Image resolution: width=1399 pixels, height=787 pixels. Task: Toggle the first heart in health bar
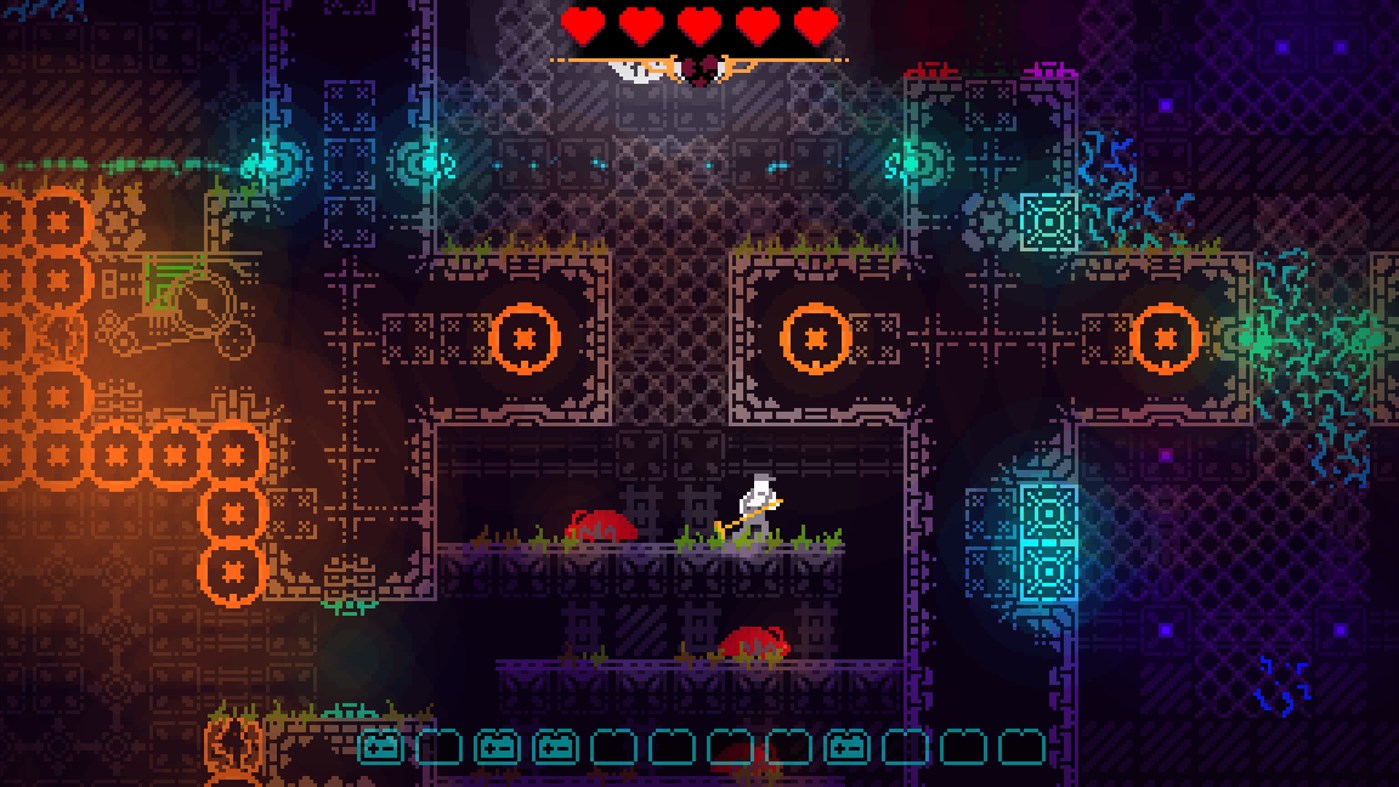(x=581, y=25)
